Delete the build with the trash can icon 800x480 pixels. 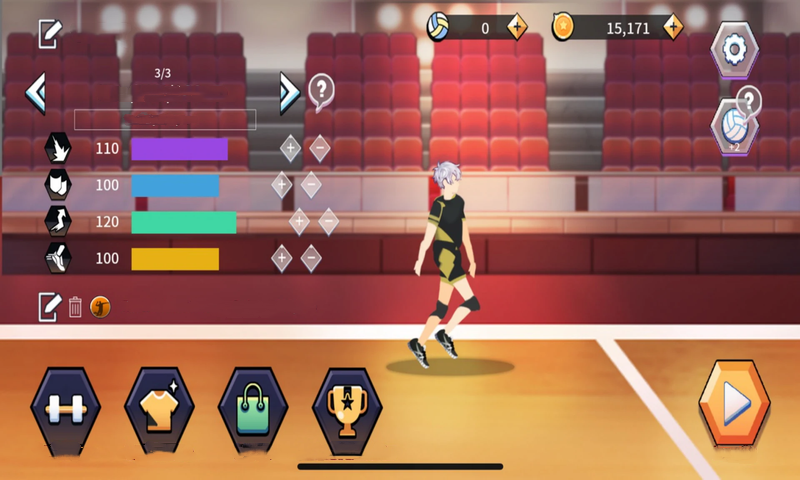[75, 307]
